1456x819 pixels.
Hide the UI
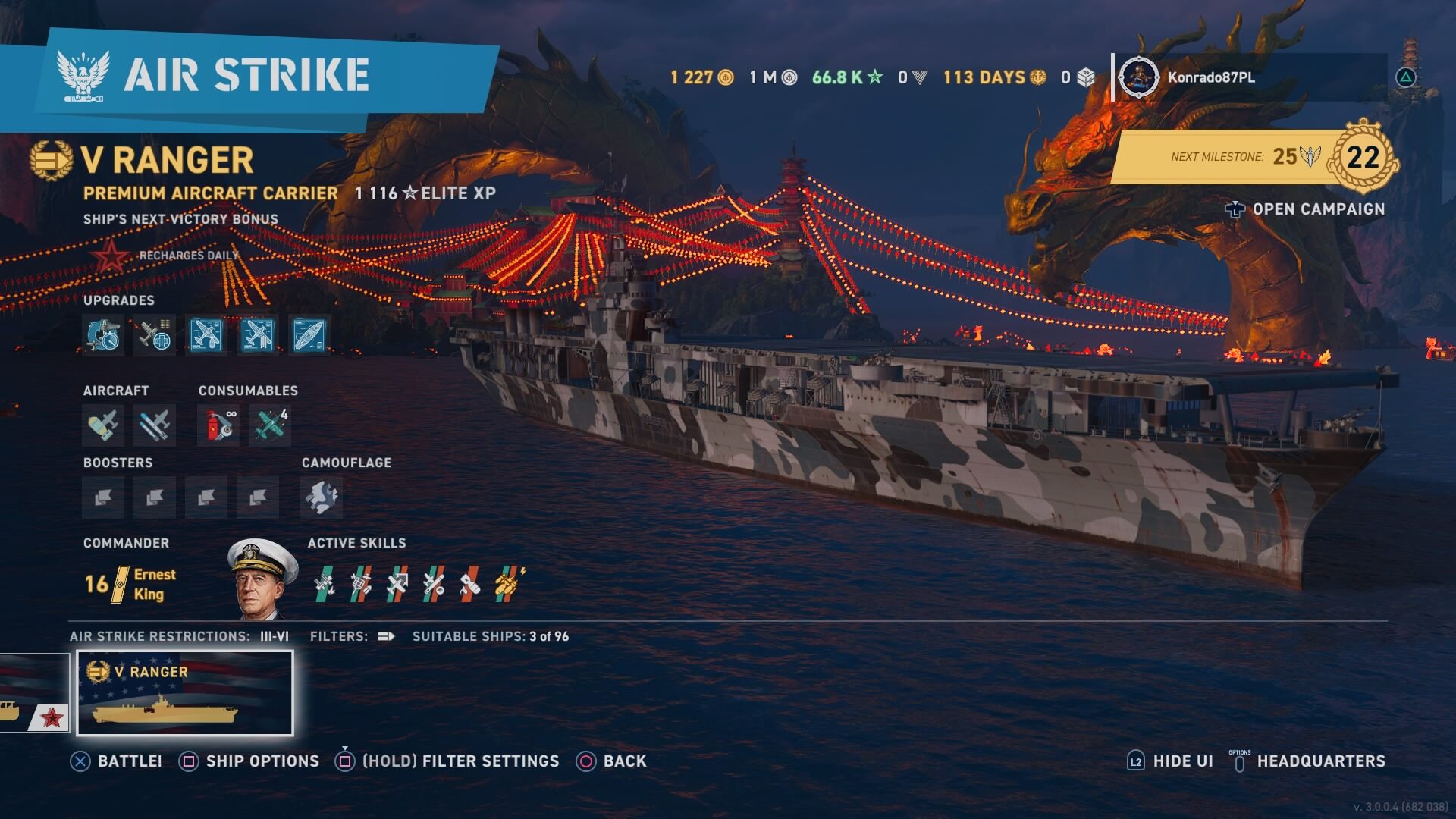click(1172, 761)
